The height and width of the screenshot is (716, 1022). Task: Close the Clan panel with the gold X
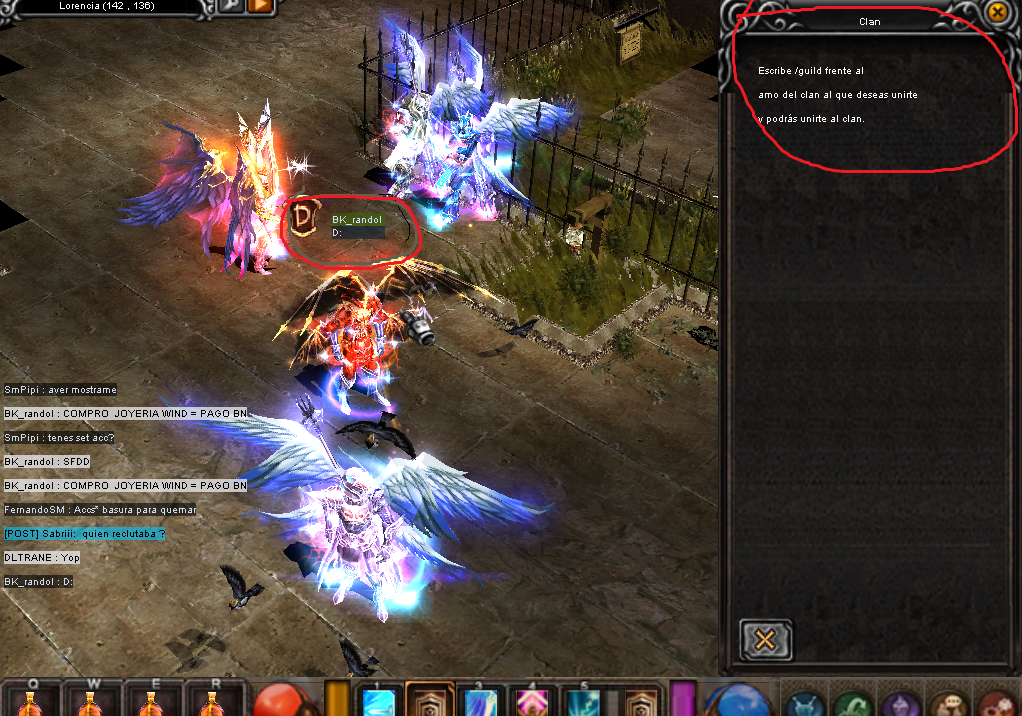[x=997, y=12]
